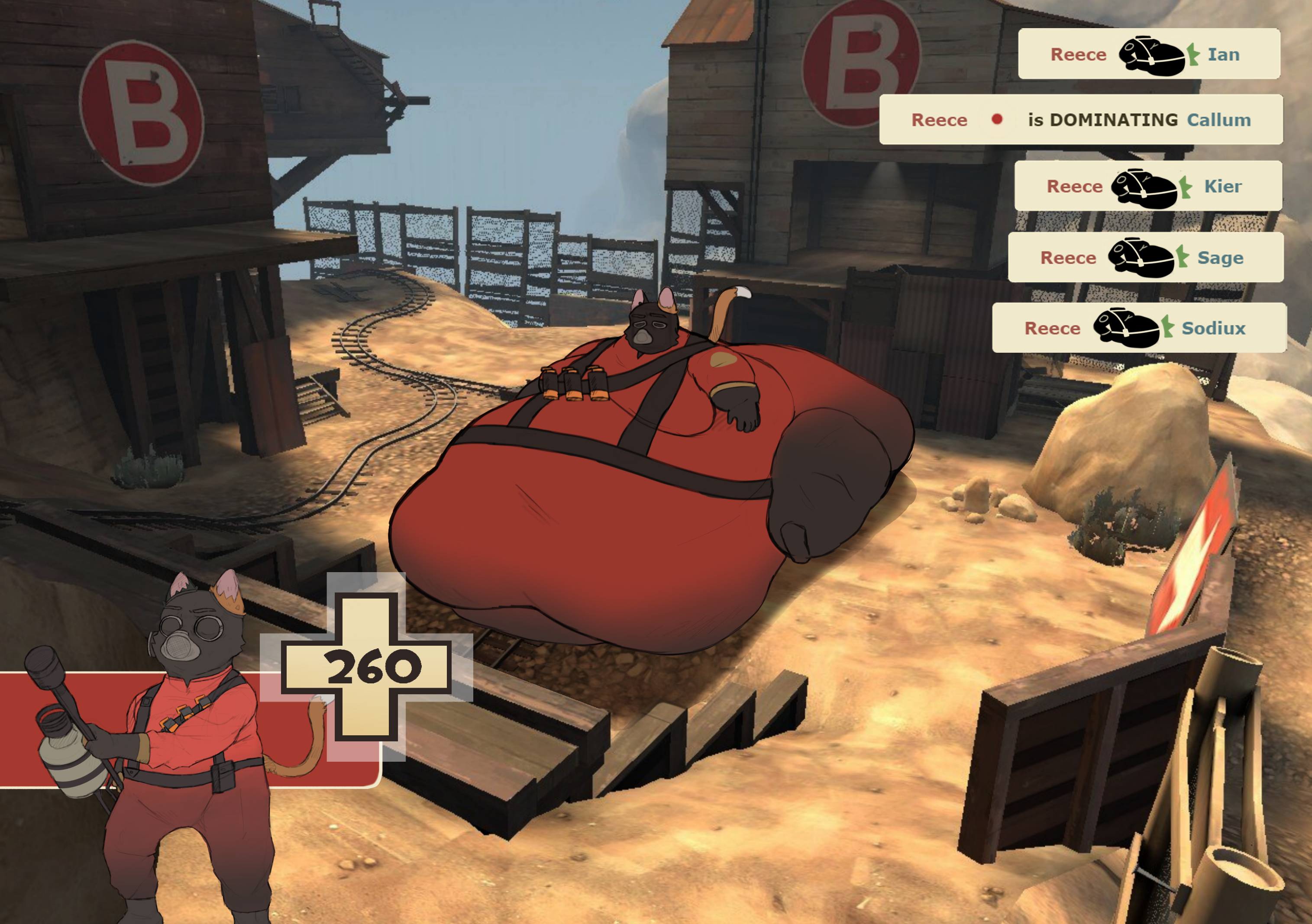Select the kill feed entry for Ian

(1149, 54)
